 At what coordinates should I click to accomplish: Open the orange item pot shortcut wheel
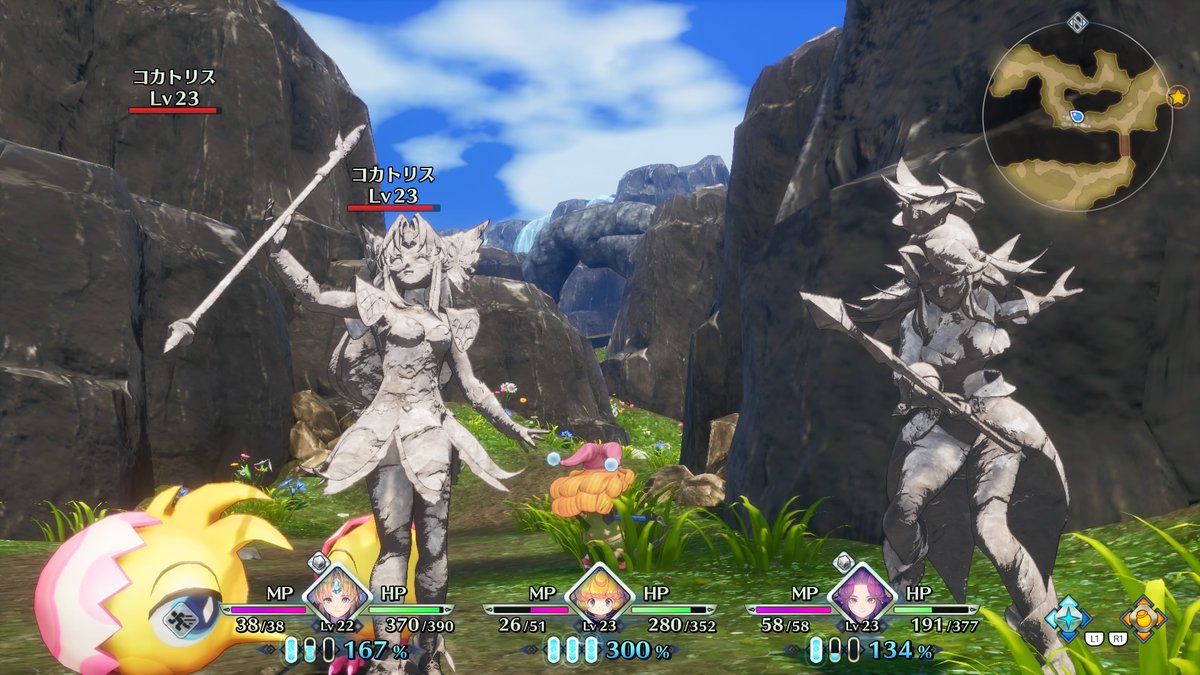[x=1142, y=617]
